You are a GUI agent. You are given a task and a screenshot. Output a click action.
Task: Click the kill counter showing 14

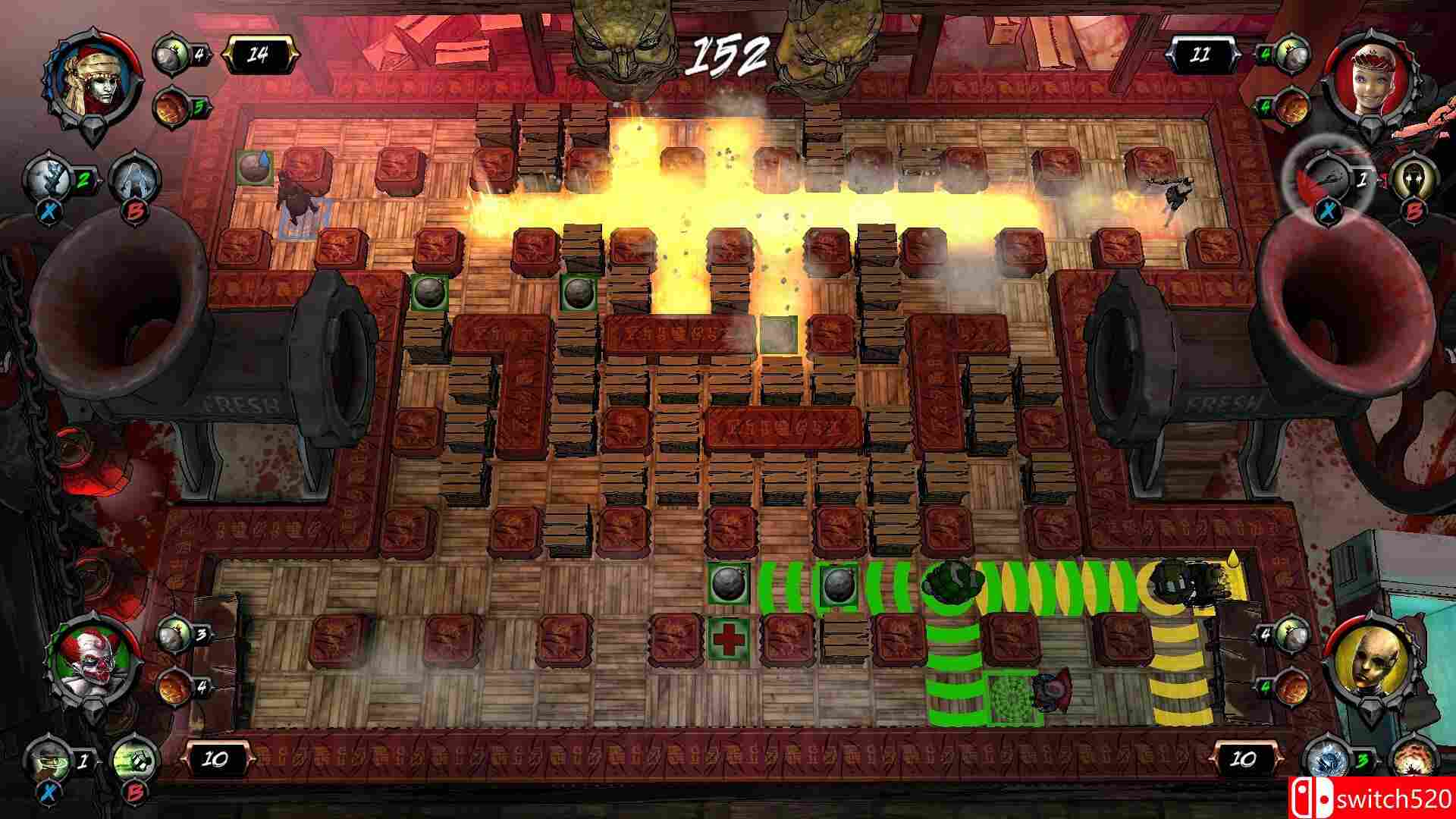pos(262,53)
